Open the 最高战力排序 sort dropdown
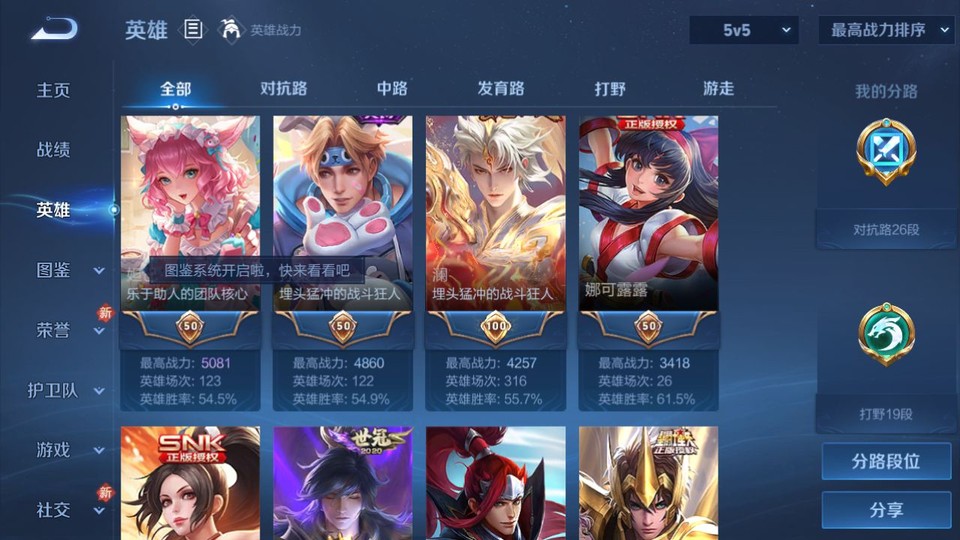Image resolution: width=960 pixels, height=540 pixels. point(887,30)
